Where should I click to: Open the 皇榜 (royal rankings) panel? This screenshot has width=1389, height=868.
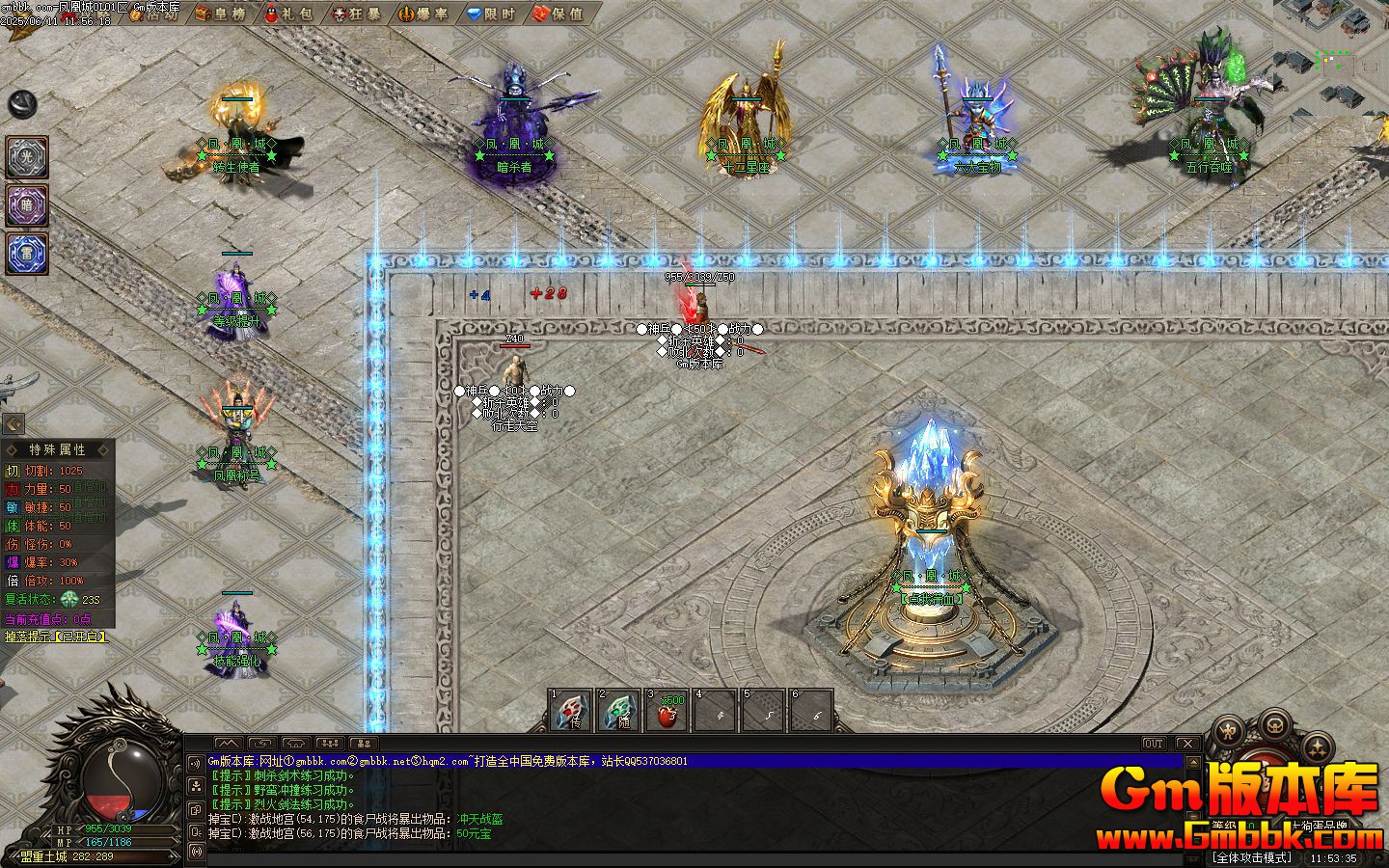pos(222,14)
